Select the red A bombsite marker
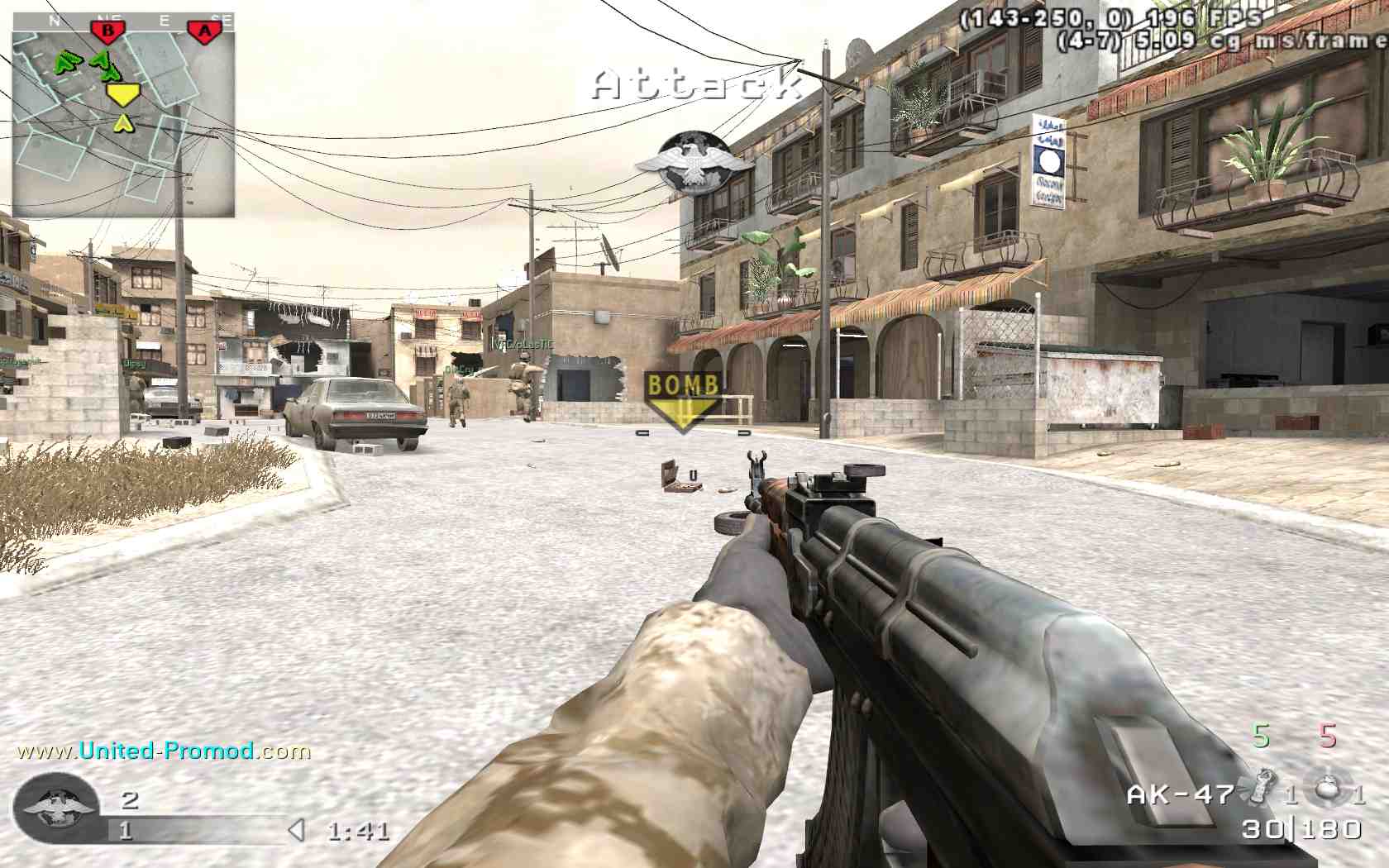The image size is (1389, 868). coord(204,32)
